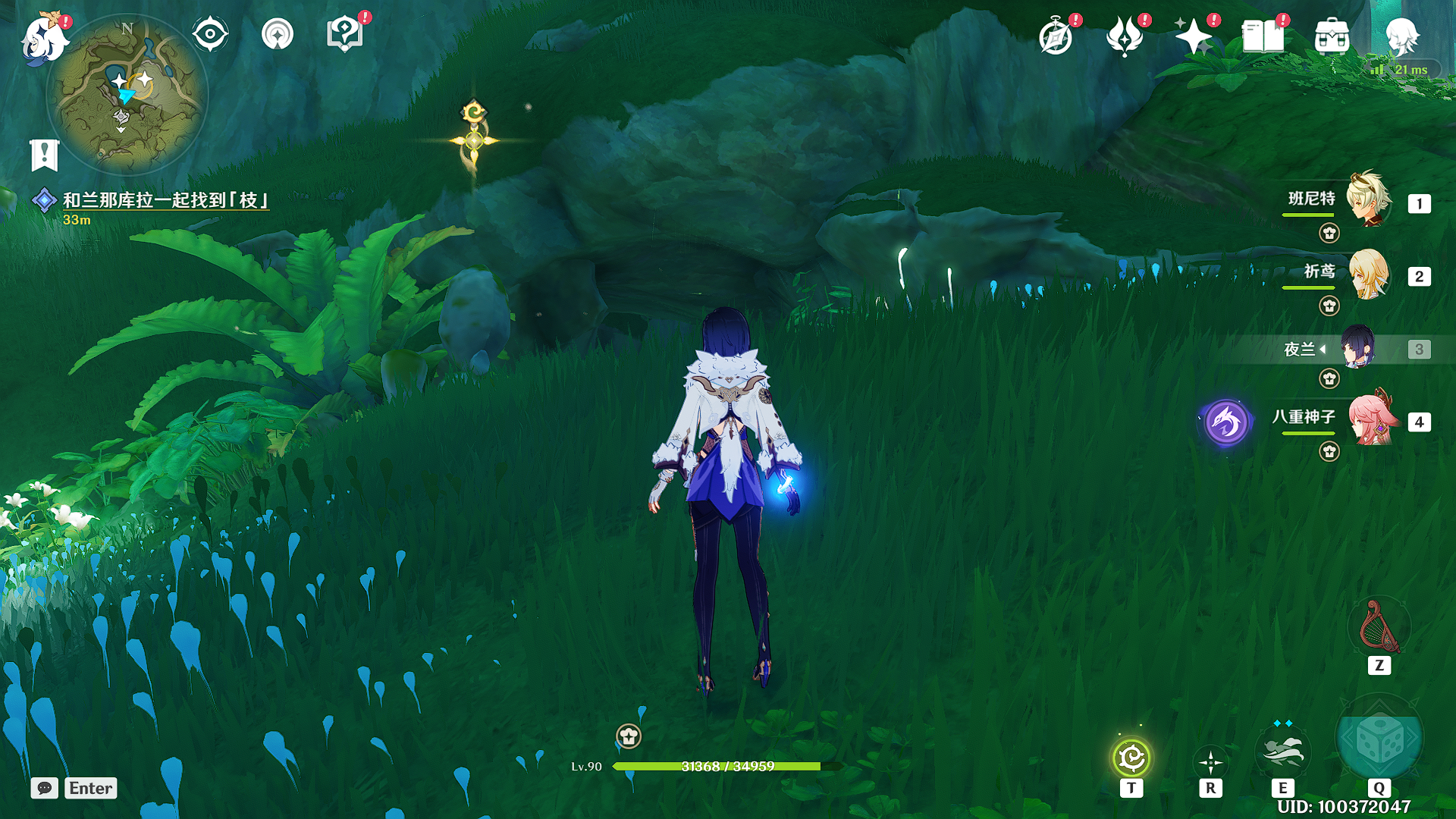Image resolution: width=1456 pixels, height=819 pixels.
Task: Open the quest navigation compass icon
Action: (278, 35)
